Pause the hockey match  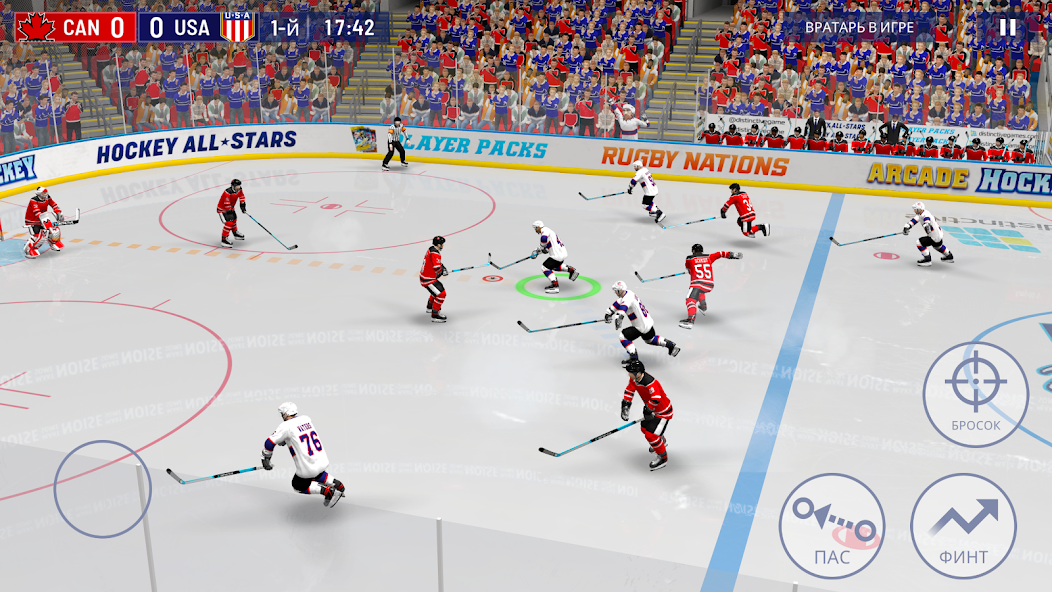coord(1008,27)
